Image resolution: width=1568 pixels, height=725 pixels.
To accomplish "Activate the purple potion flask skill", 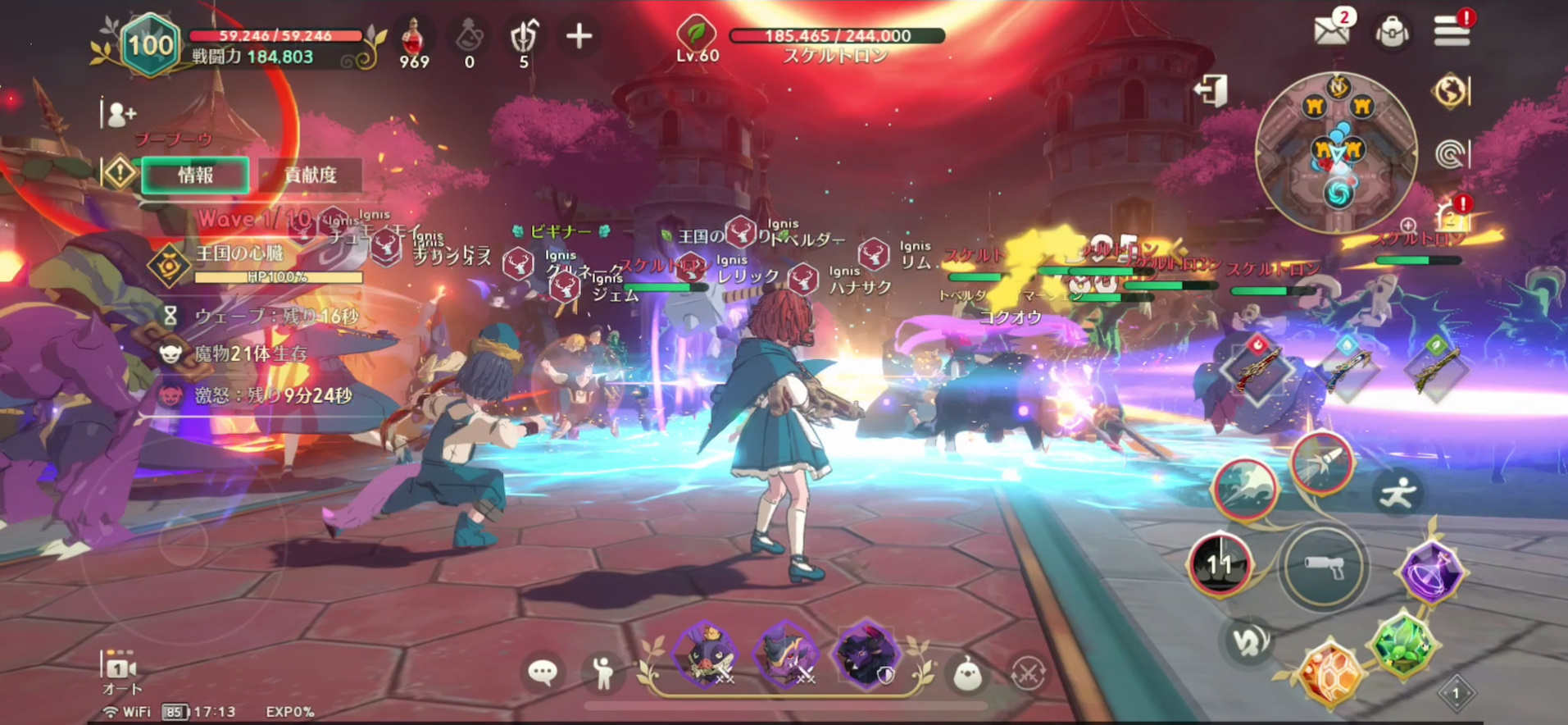I will click(x=1431, y=572).
